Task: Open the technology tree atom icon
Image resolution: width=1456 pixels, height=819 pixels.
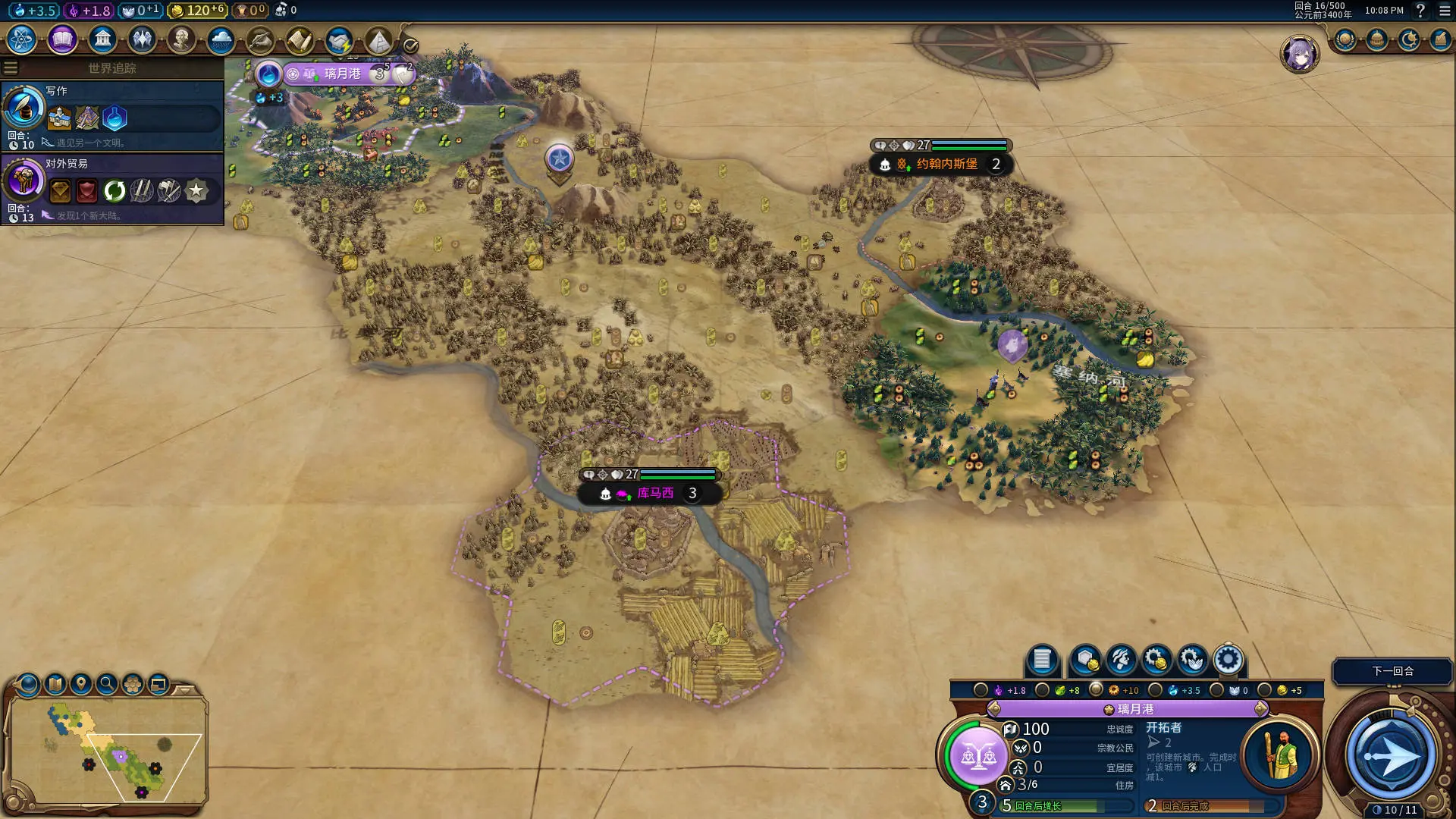Action: point(22,39)
